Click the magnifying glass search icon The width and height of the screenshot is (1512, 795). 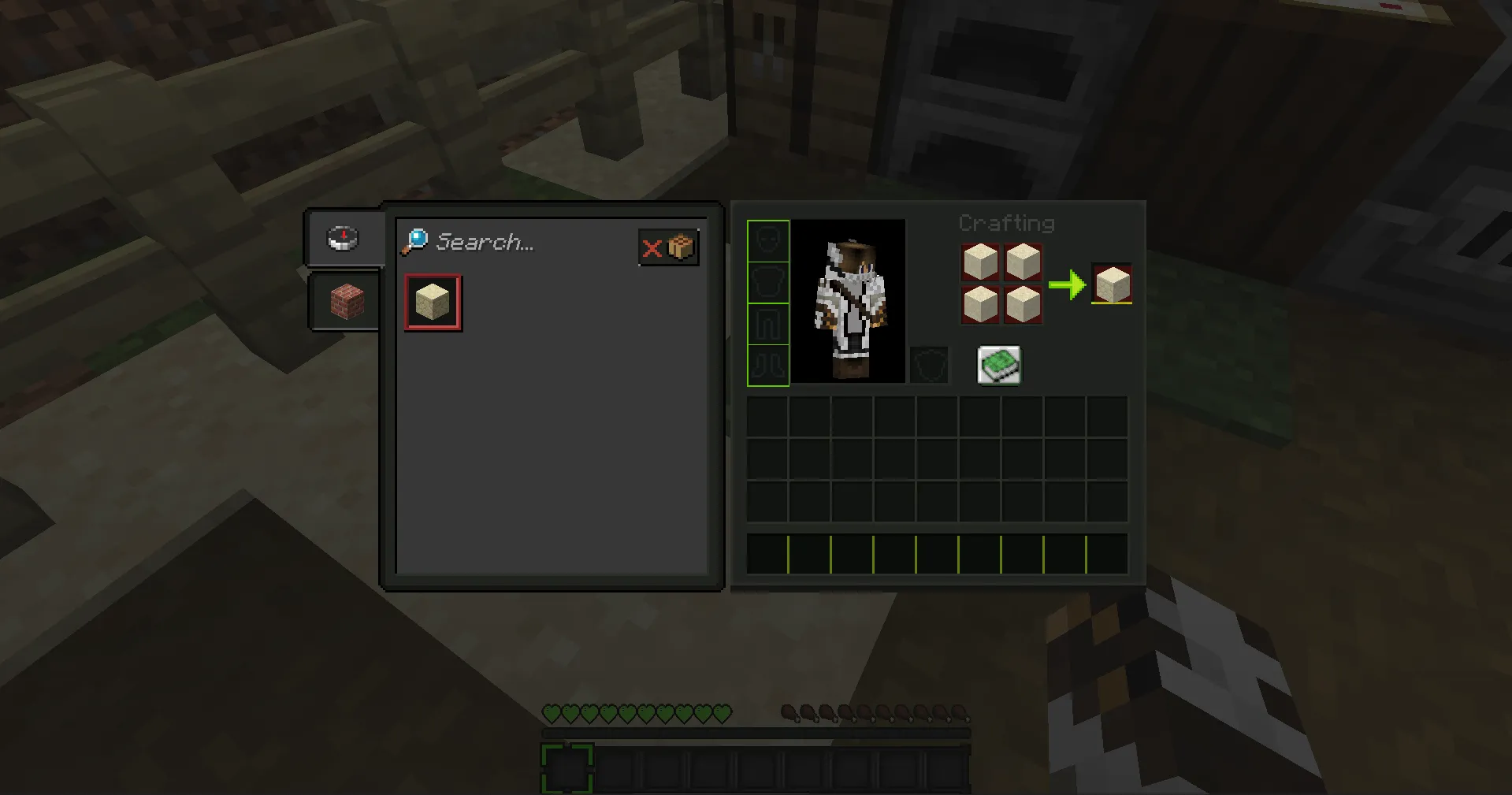(415, 240)
